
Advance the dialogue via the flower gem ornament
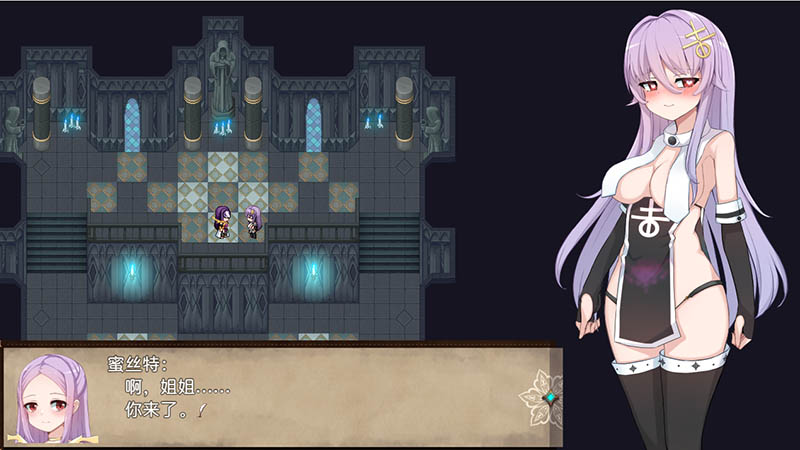[547, 397]
